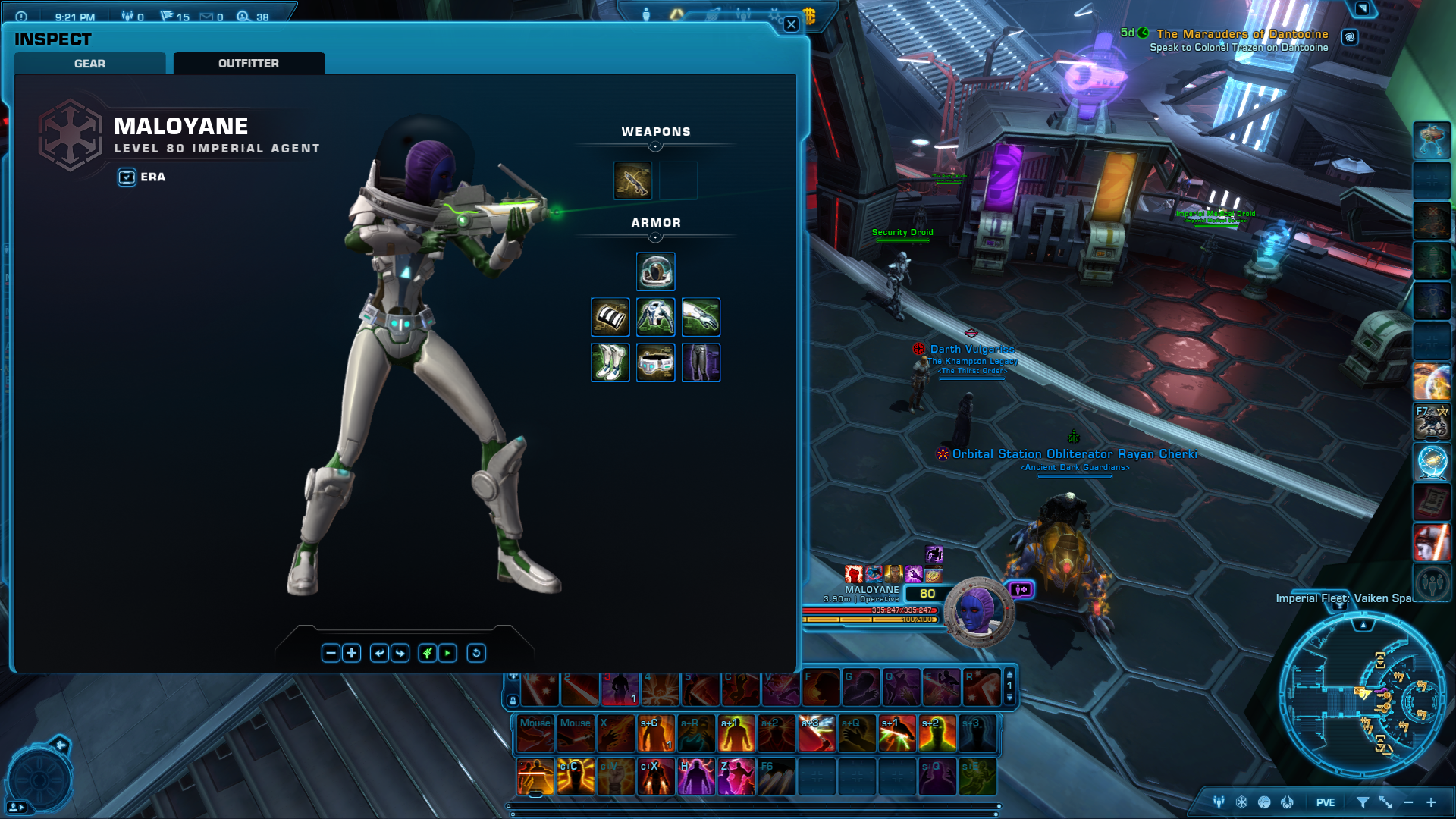Toggle the Era checkbox
The image size is (1456, 819).
127,177
